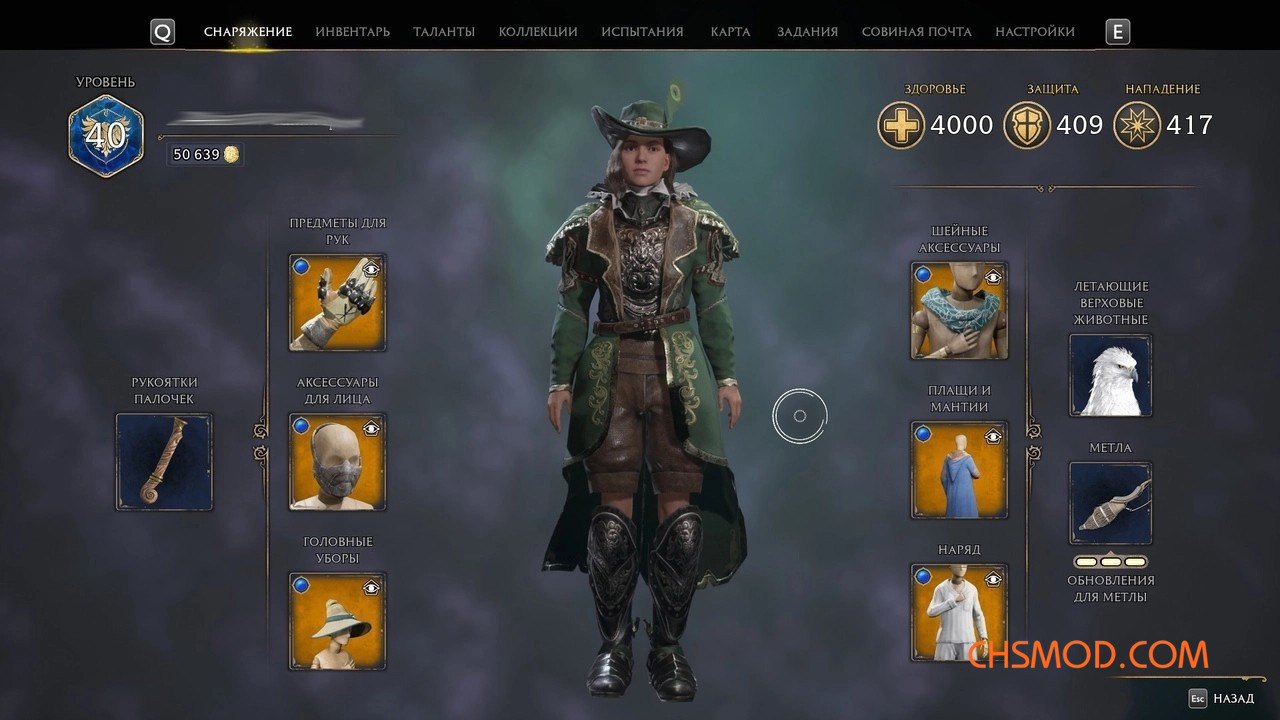Choose the face mask accessory slot
This screenshot has height=720, width=1280.
[x=337, y=462]
